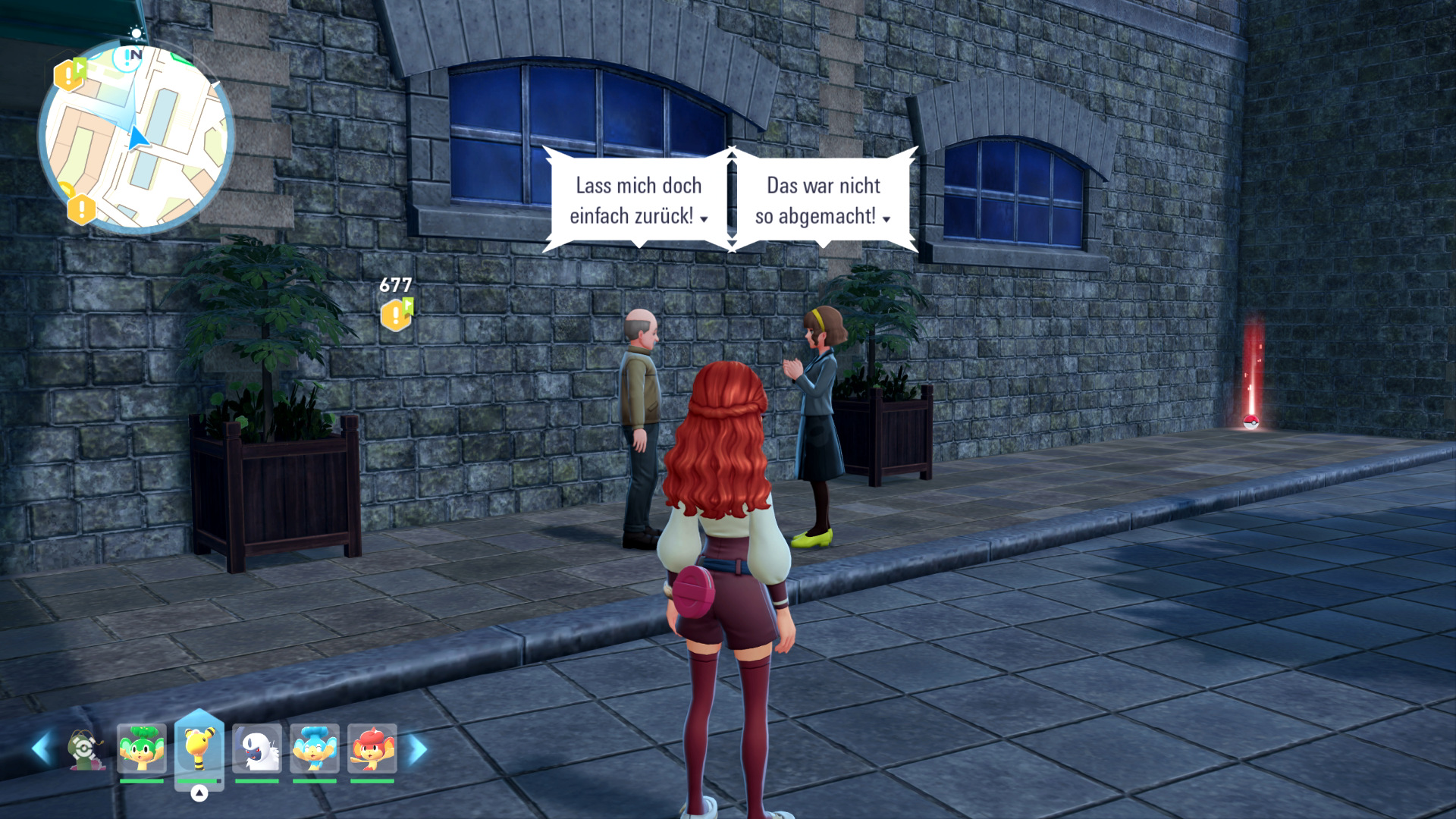1456x819 pixels.
Task: Select the flagged quest marker on minimap
Action: tap(69, 74)
